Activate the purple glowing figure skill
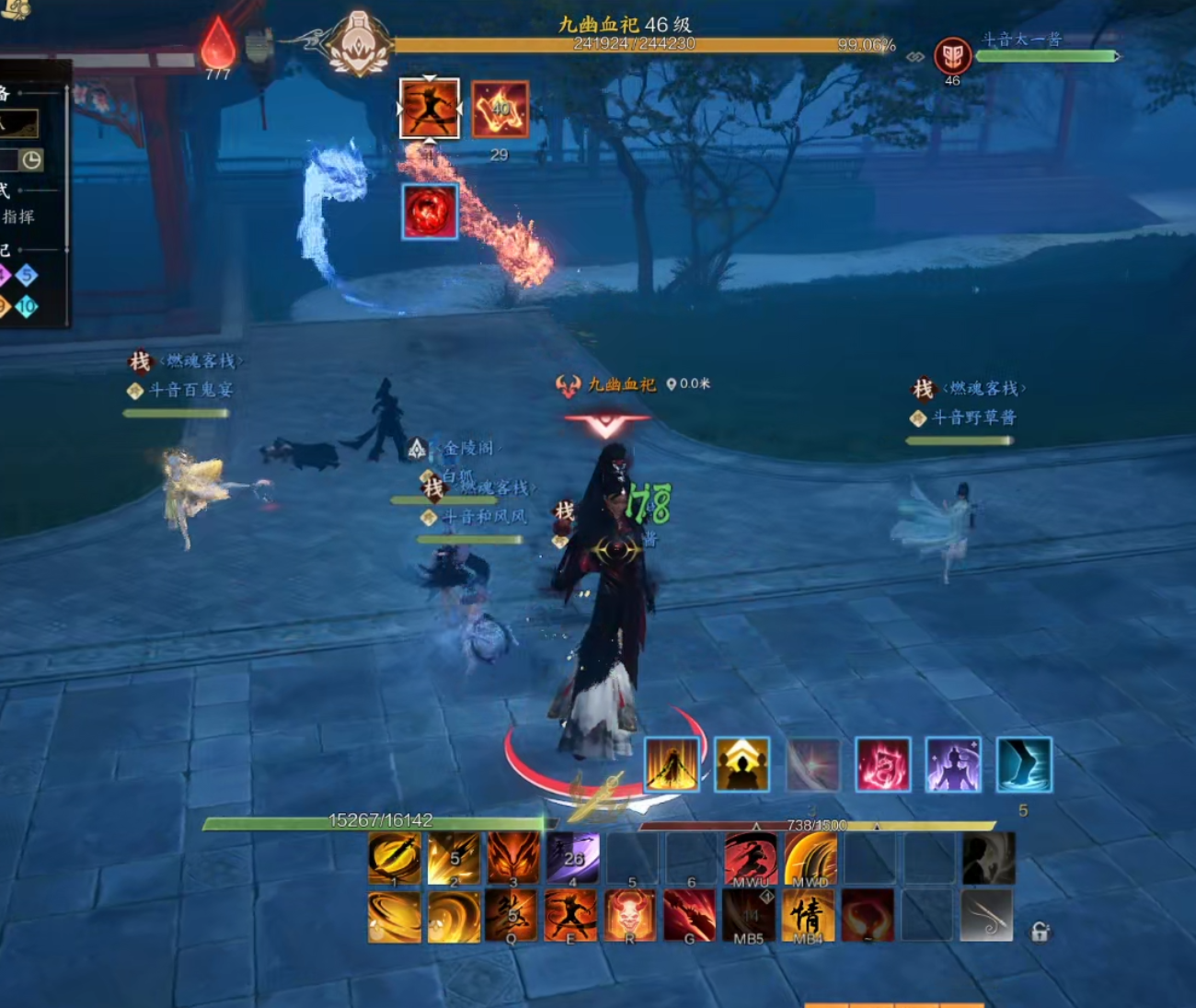1196x1008 pixels. pyautogui.click(x=953, y=764)
